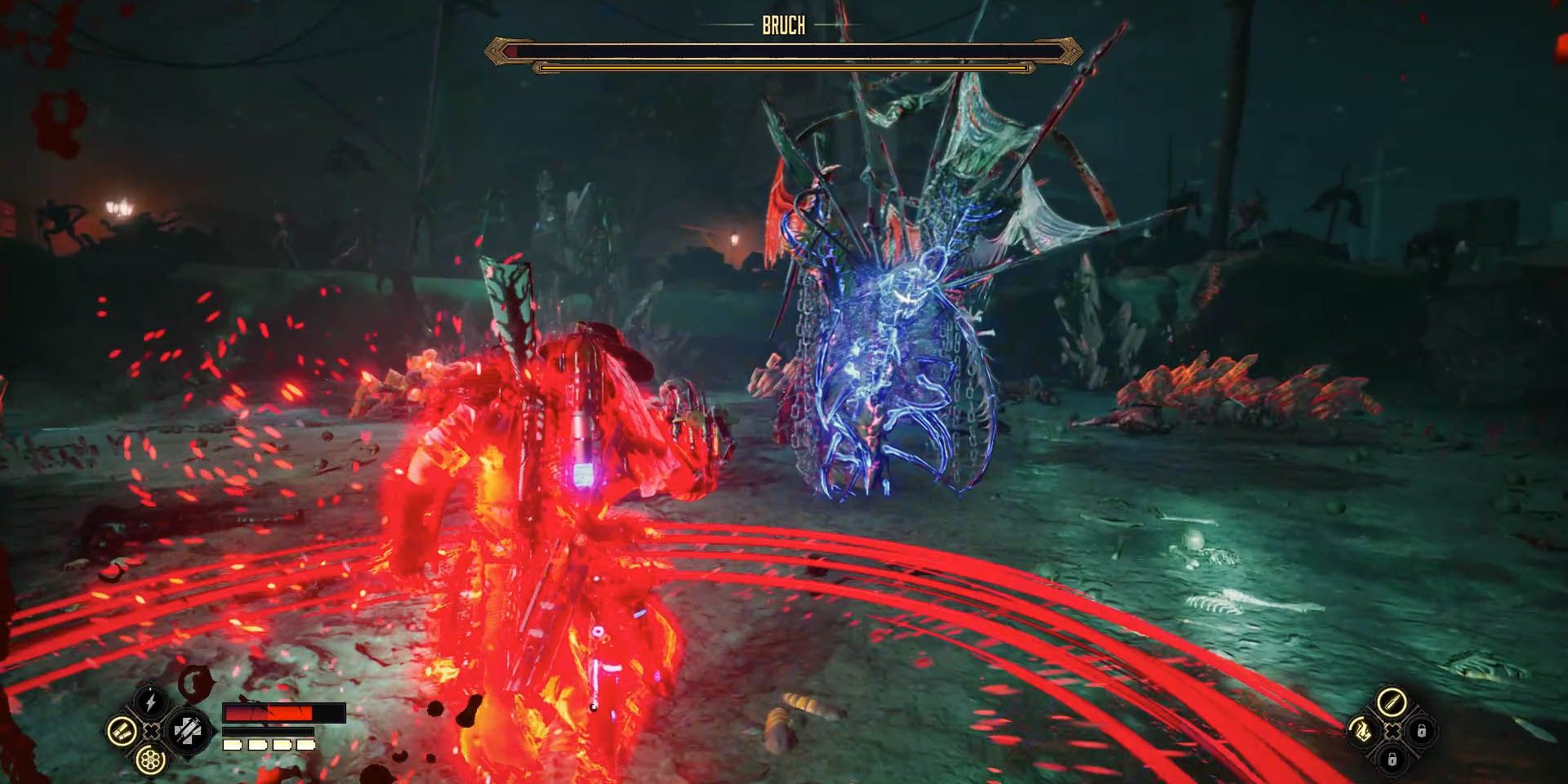Select the lightning bolt ability icon
The width and height of the screenshot is (1568, 784).
pos(149,701)
